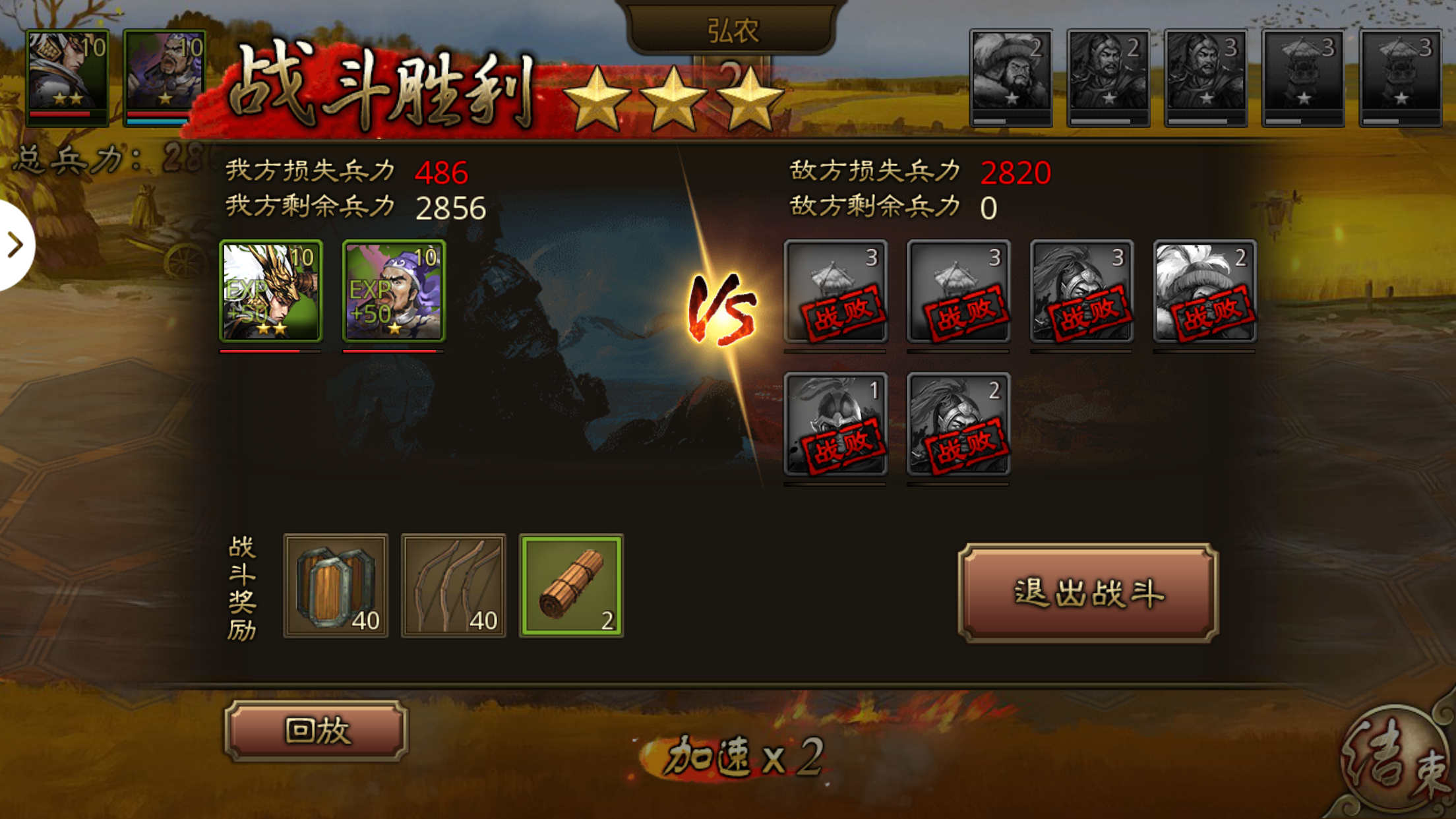Expand the white side arrow panel
1456x819 pixels.
coord(16,245)
